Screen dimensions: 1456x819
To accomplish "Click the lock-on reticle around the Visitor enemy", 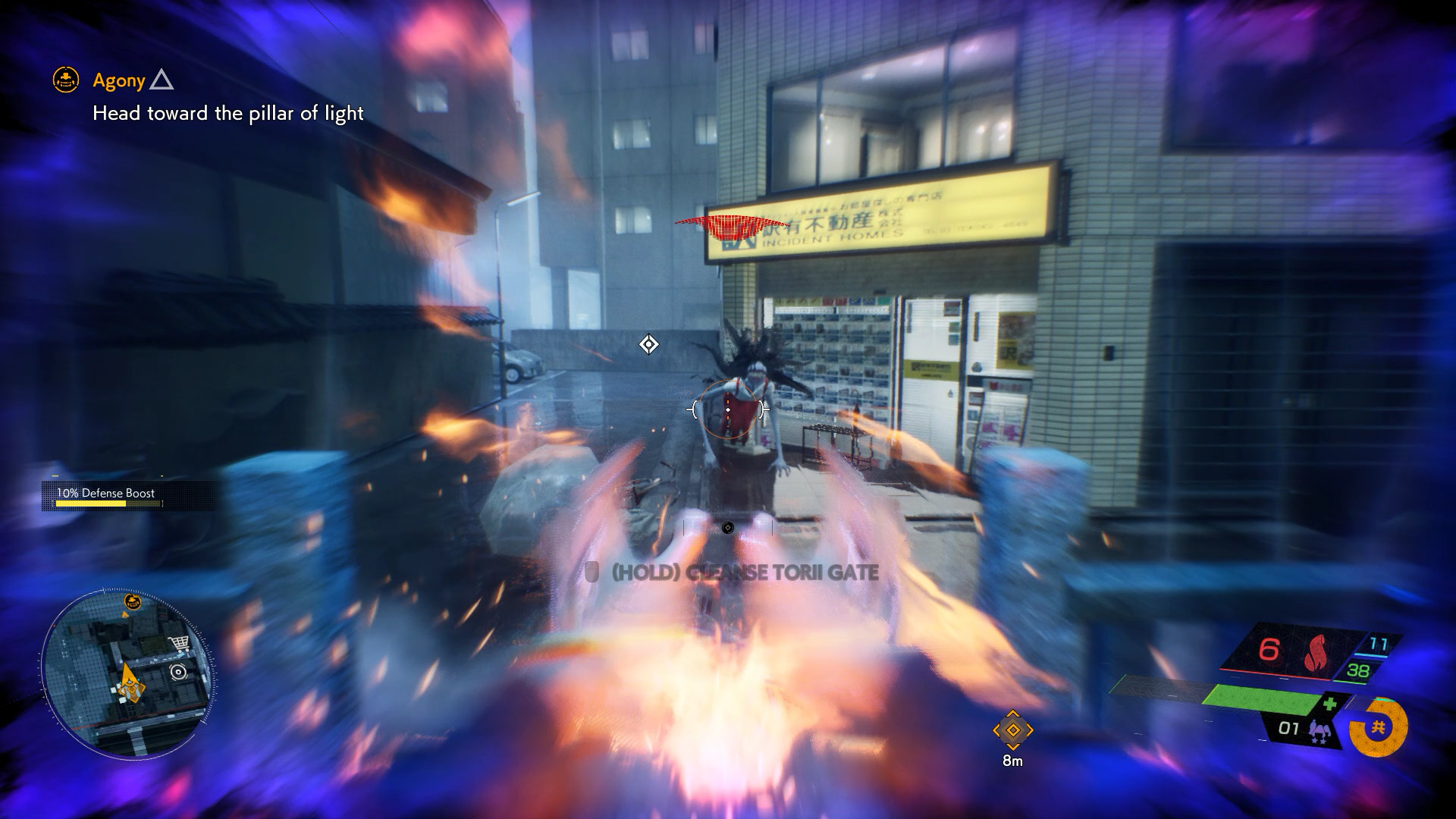I will (728, 409).
